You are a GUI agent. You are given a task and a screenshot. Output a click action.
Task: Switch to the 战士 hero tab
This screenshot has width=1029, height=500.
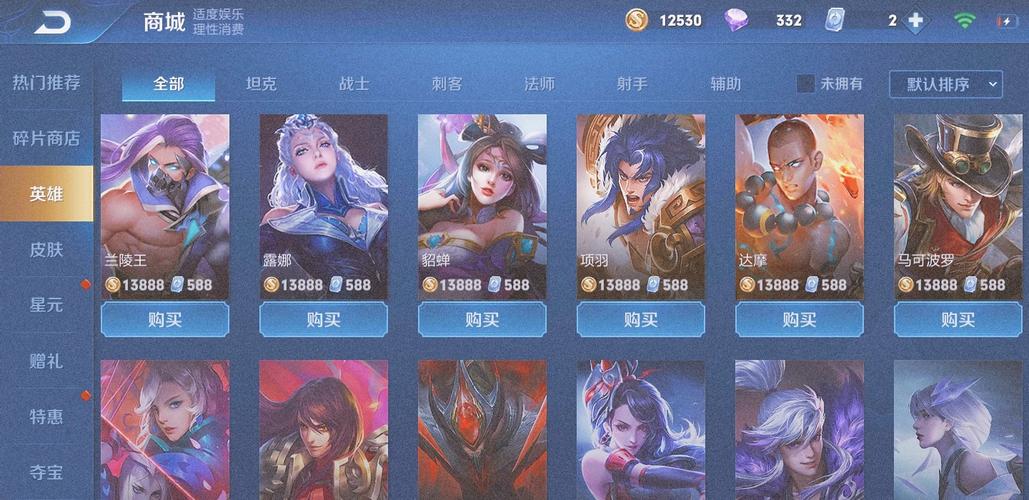[354, 84]
